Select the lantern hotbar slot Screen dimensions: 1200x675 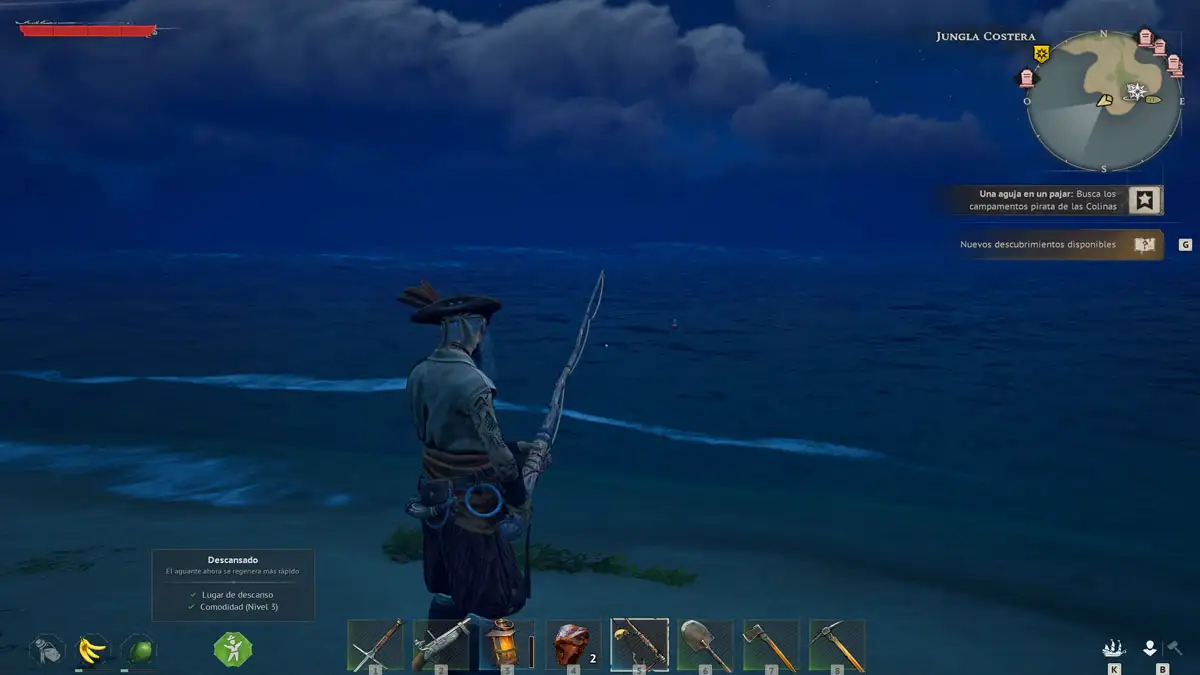[506, 644]
